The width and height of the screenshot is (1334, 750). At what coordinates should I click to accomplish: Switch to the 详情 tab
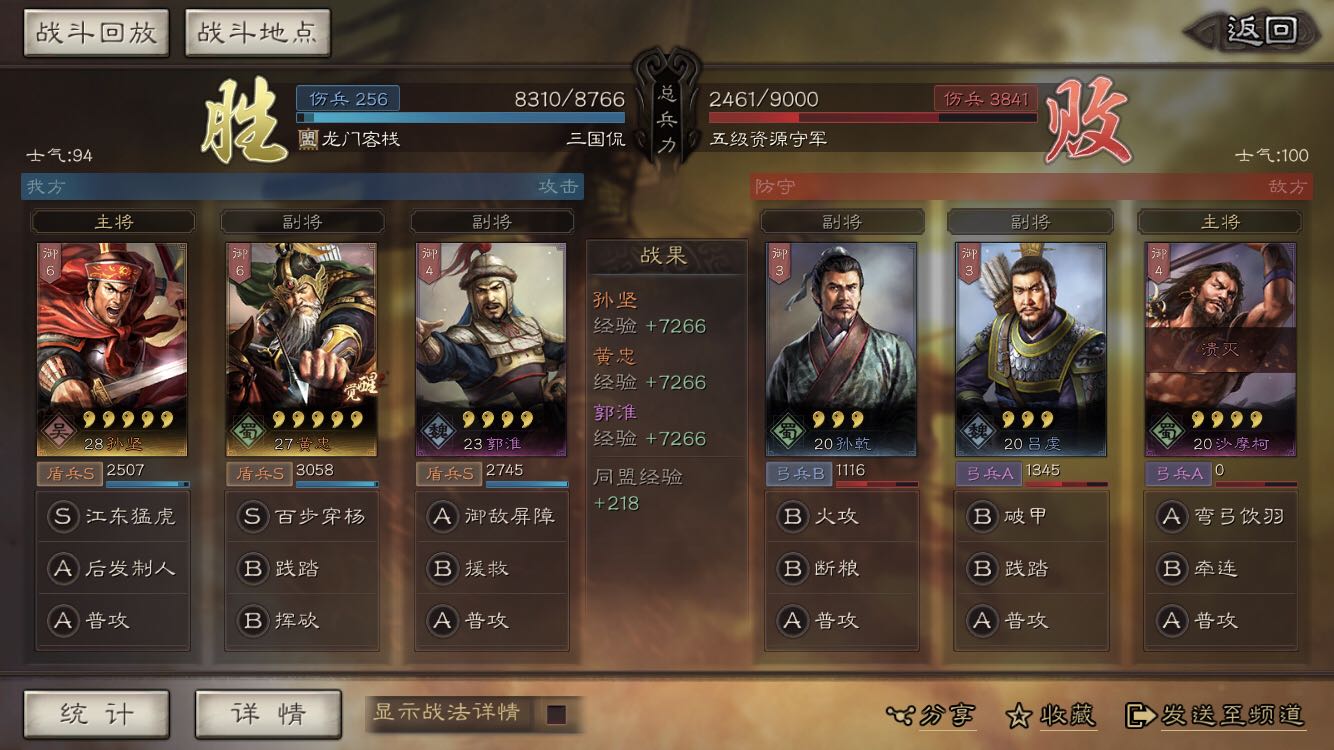[x=268, y=714]
